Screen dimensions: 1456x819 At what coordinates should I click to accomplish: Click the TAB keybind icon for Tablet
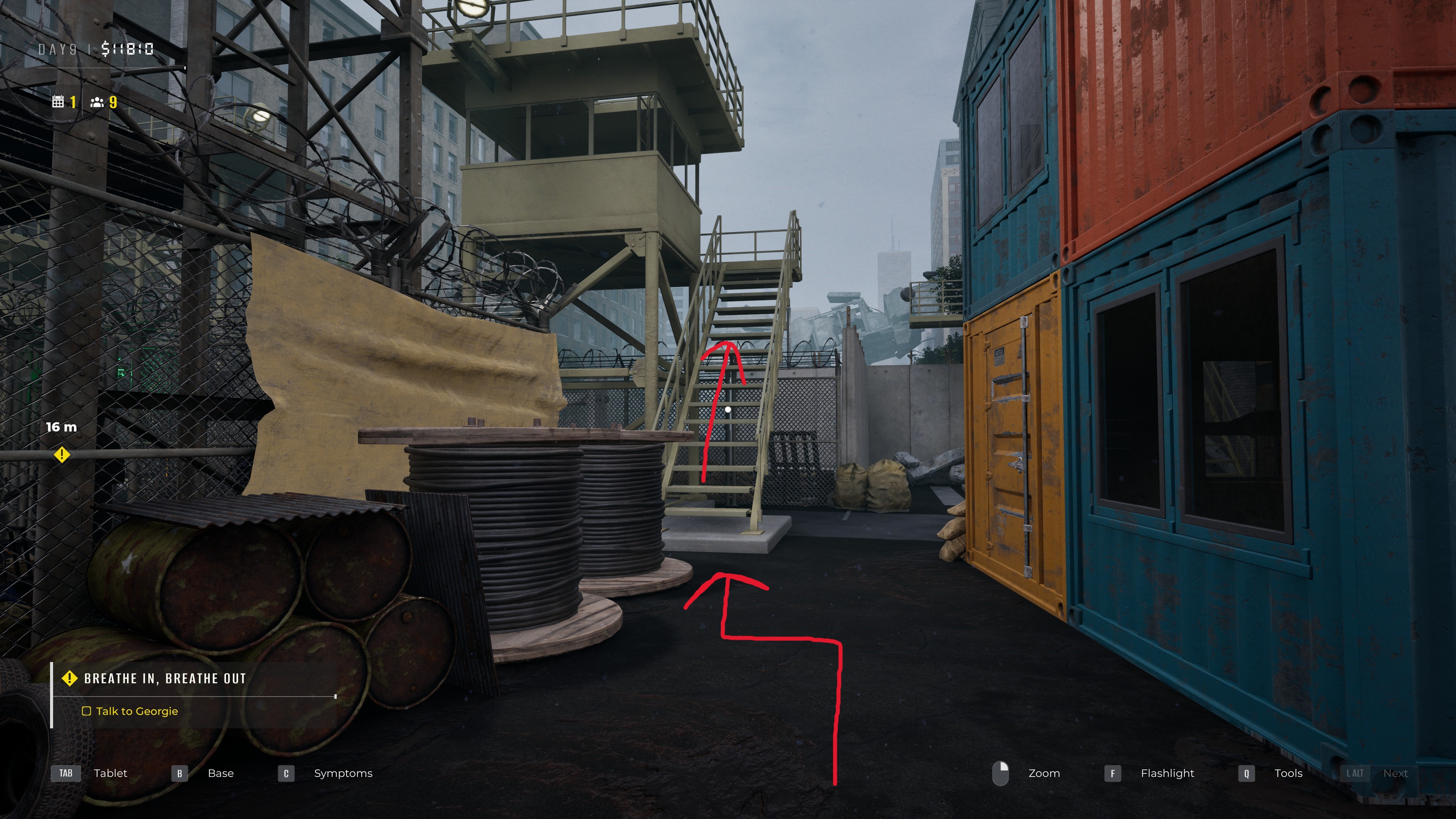[66, 773]
